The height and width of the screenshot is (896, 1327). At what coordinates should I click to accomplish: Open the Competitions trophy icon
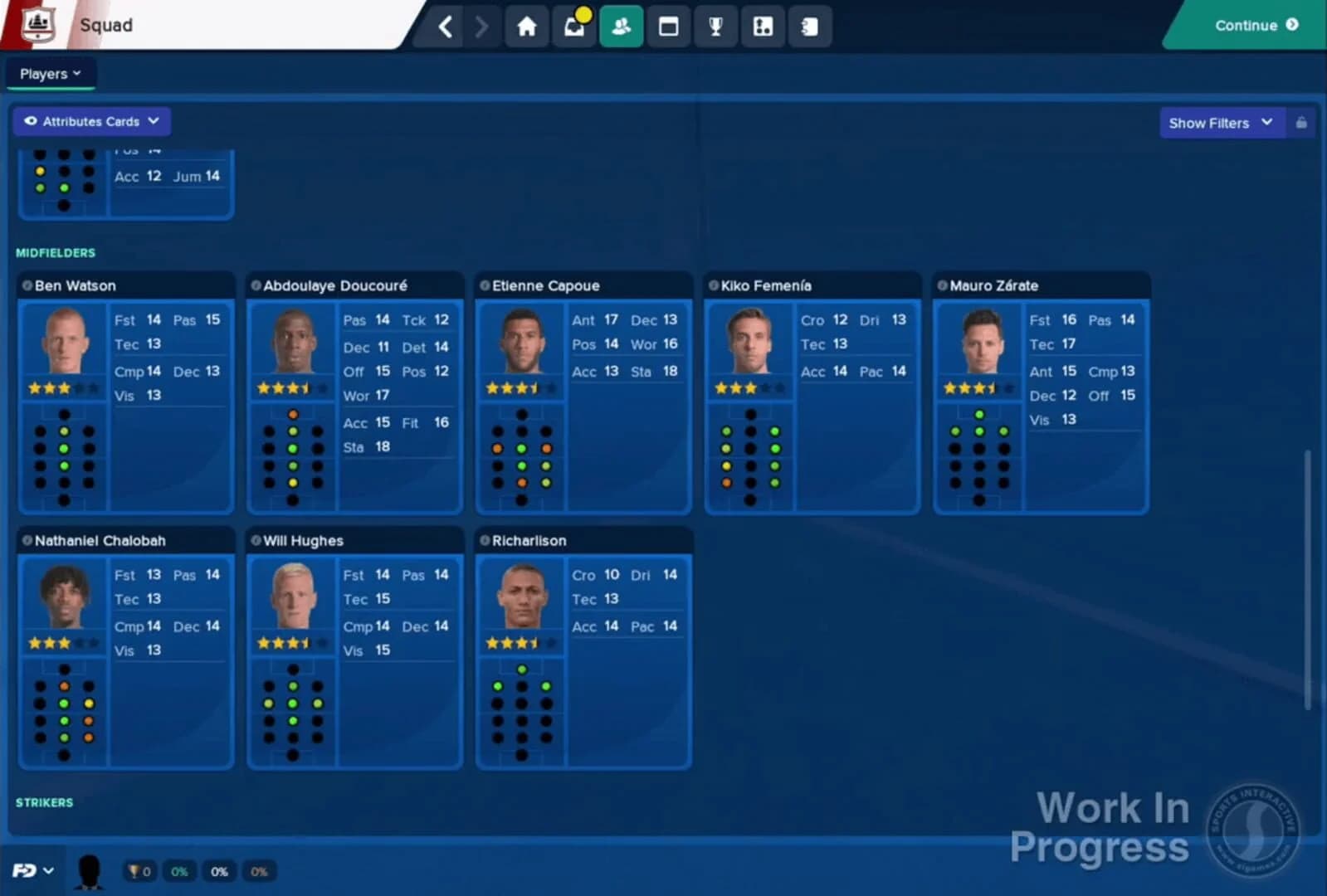[715, 26]
